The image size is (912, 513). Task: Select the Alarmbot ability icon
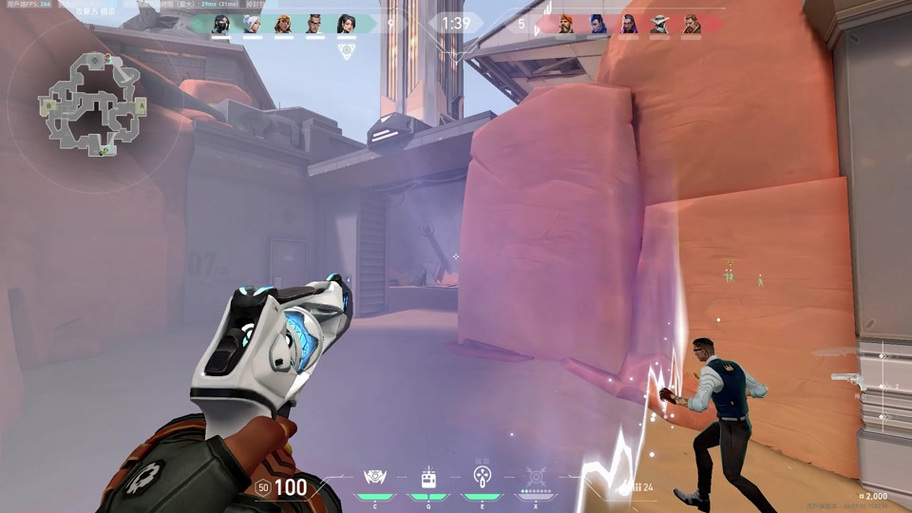pos(428,478)
